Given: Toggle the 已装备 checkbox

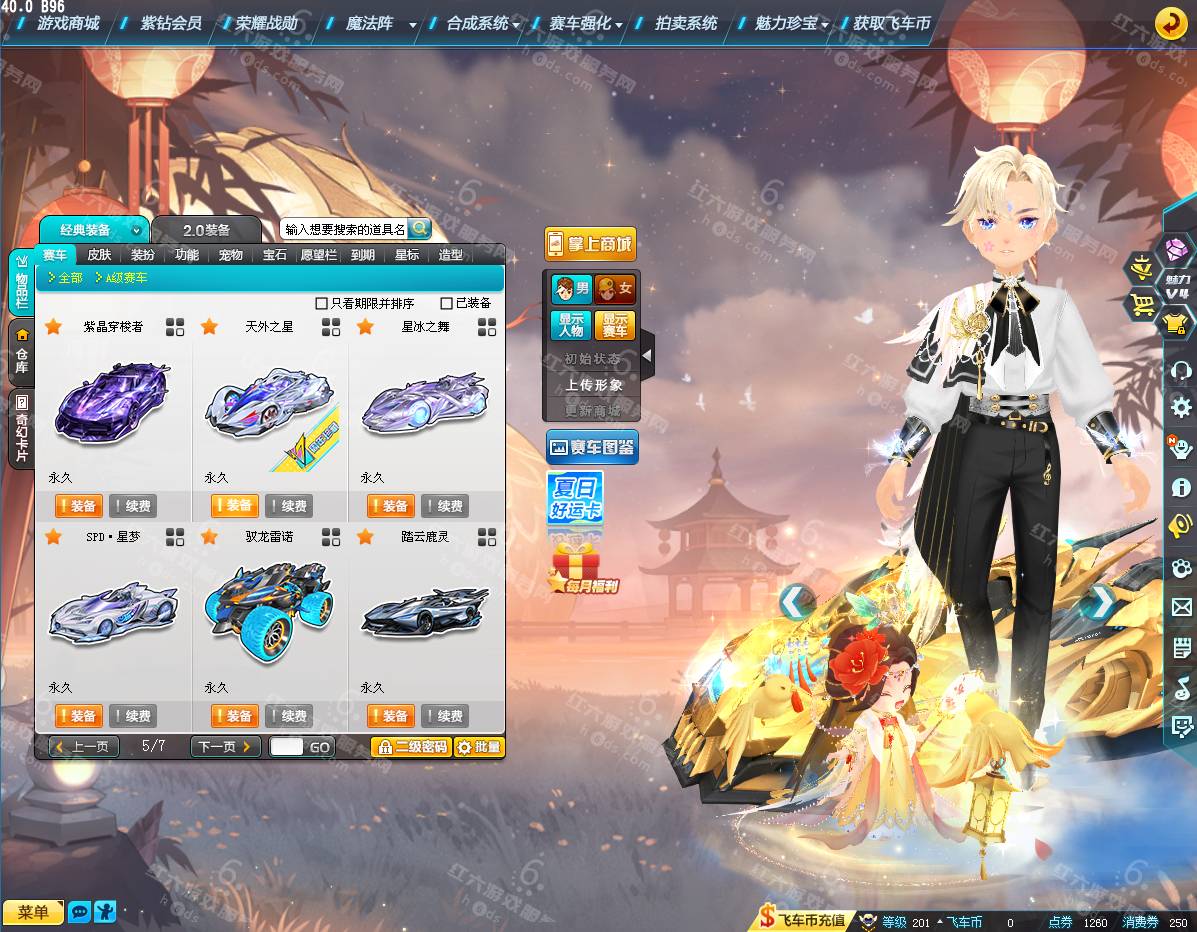Looking at the screenshot, I should (x=447, y=303).
